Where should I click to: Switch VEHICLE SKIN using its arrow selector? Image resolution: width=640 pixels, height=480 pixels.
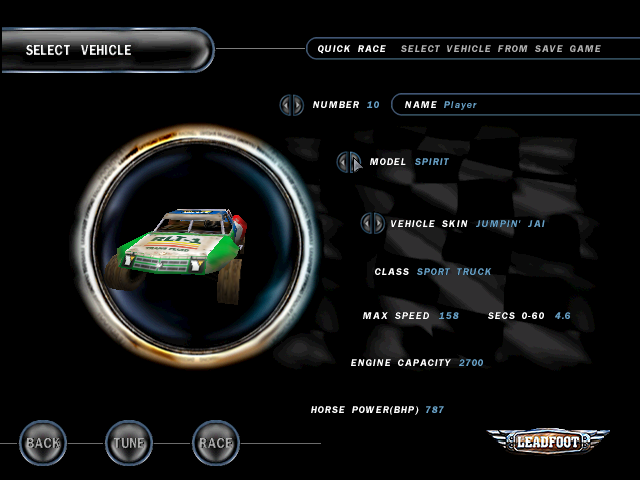pos(372,223)
